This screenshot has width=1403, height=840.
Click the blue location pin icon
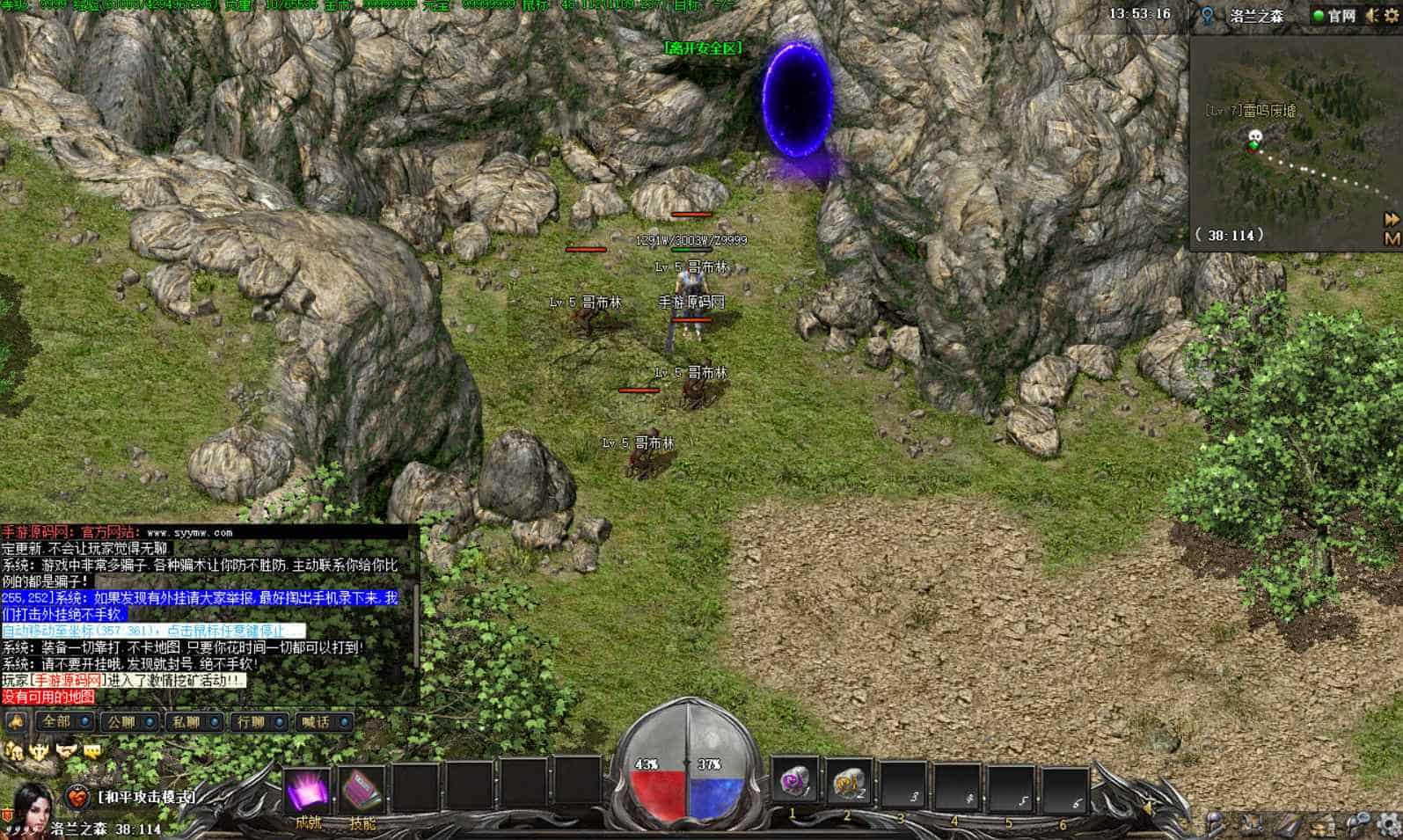[x=1208, y=16]
